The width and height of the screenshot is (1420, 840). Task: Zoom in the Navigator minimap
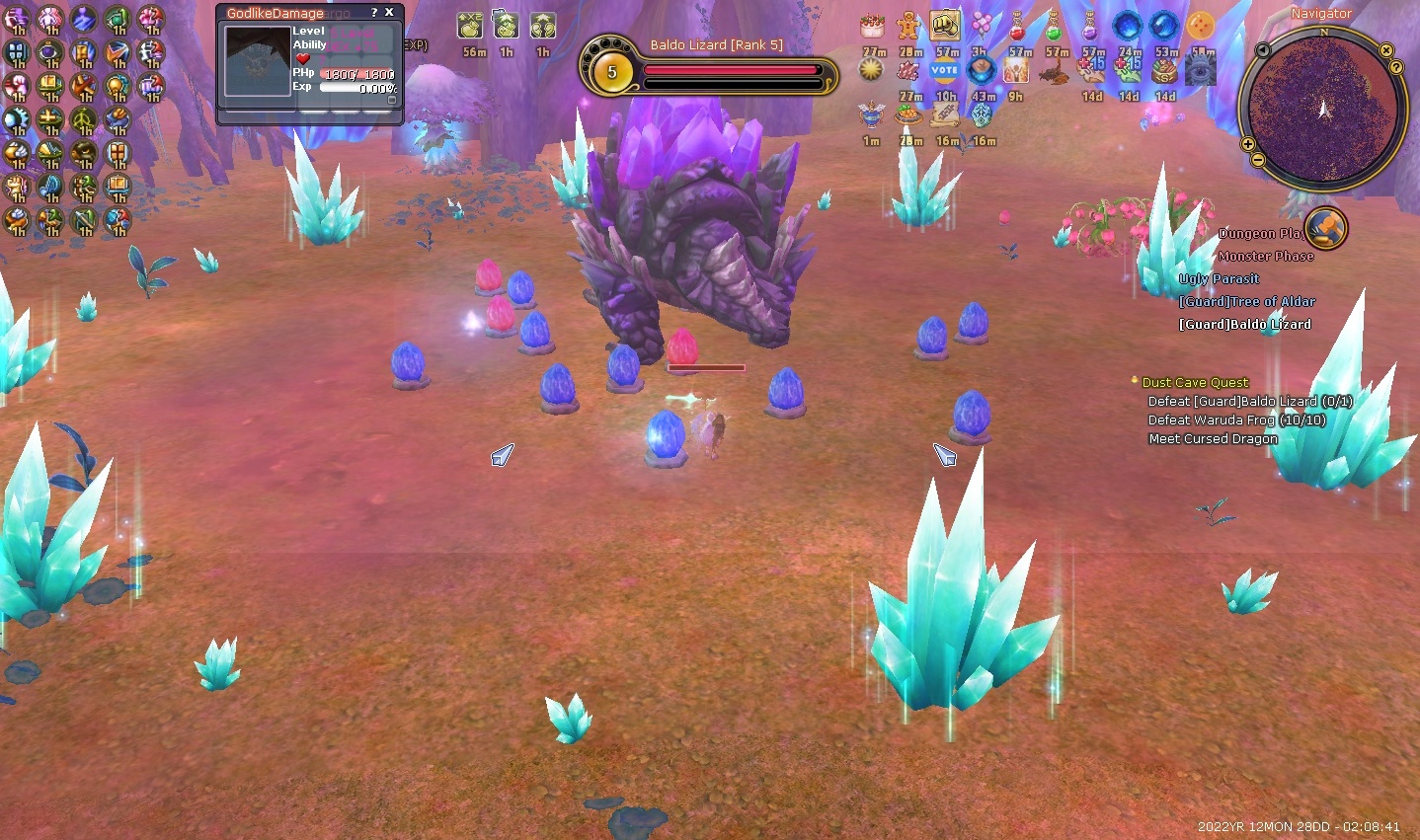[x=1248, y=145]
